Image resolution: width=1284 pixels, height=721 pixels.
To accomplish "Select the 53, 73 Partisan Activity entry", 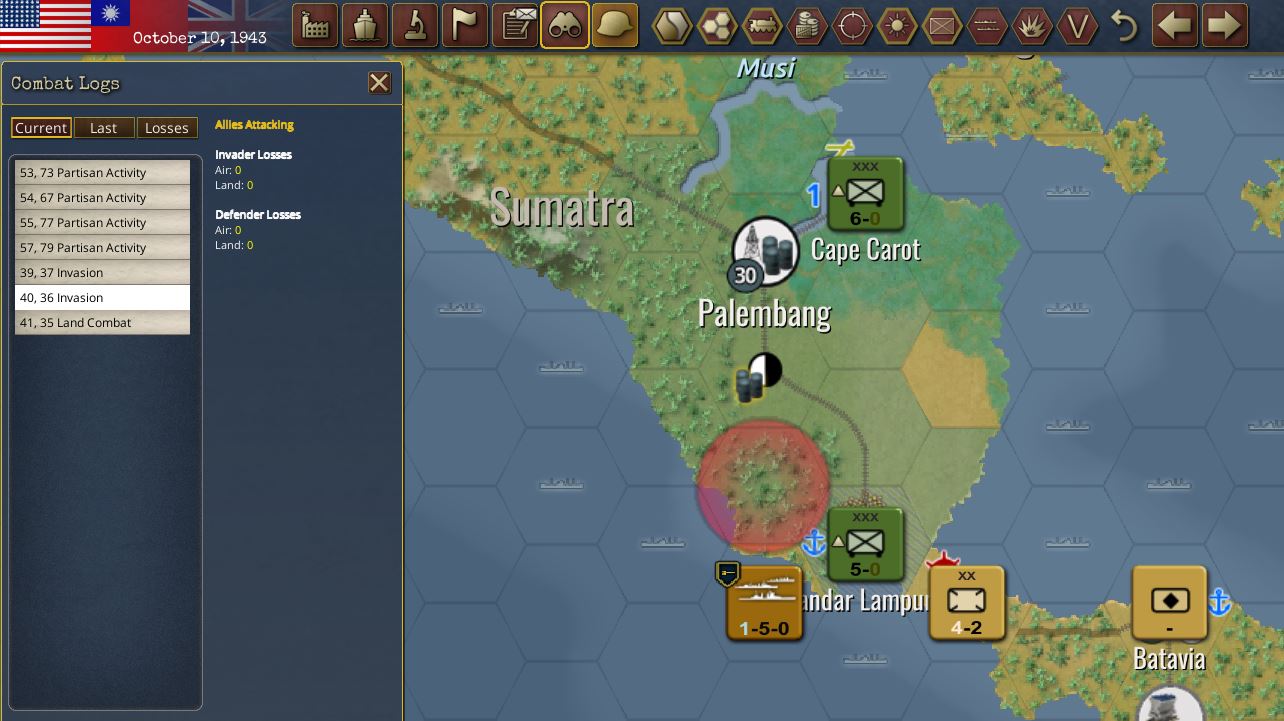I will (x=102, y=173).
